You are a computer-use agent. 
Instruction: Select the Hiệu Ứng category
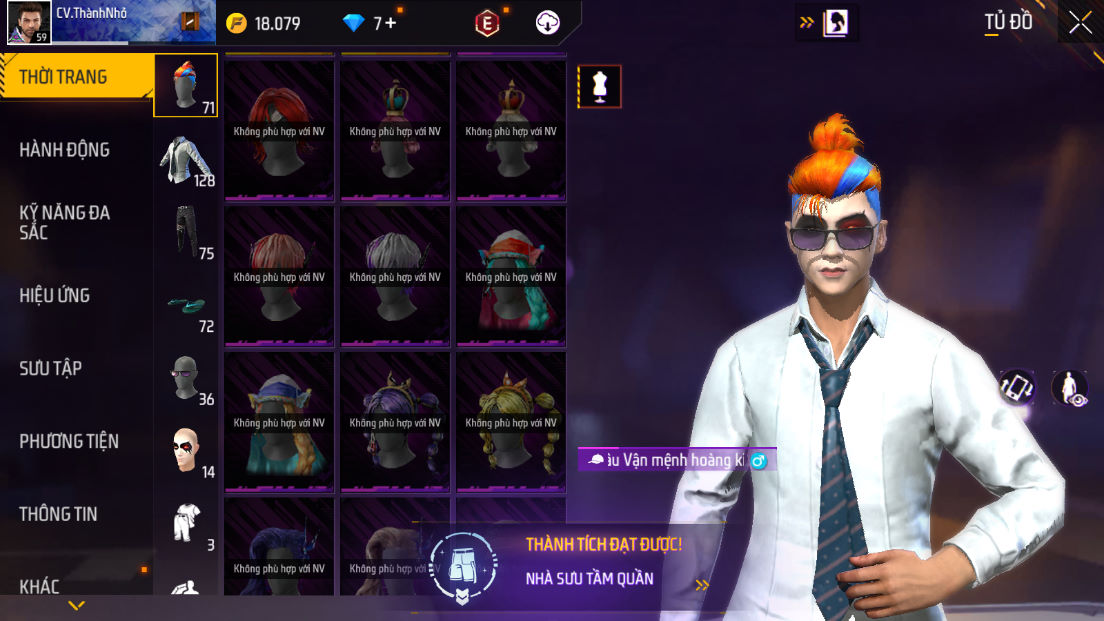coord(55,295)
